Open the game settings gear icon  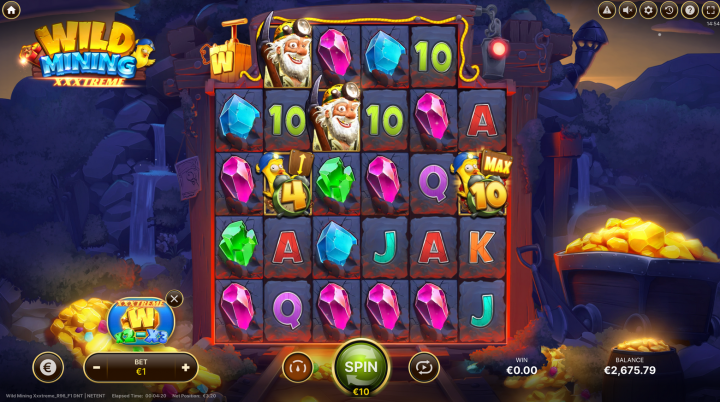pyautogui.click(x=648, y=10)
